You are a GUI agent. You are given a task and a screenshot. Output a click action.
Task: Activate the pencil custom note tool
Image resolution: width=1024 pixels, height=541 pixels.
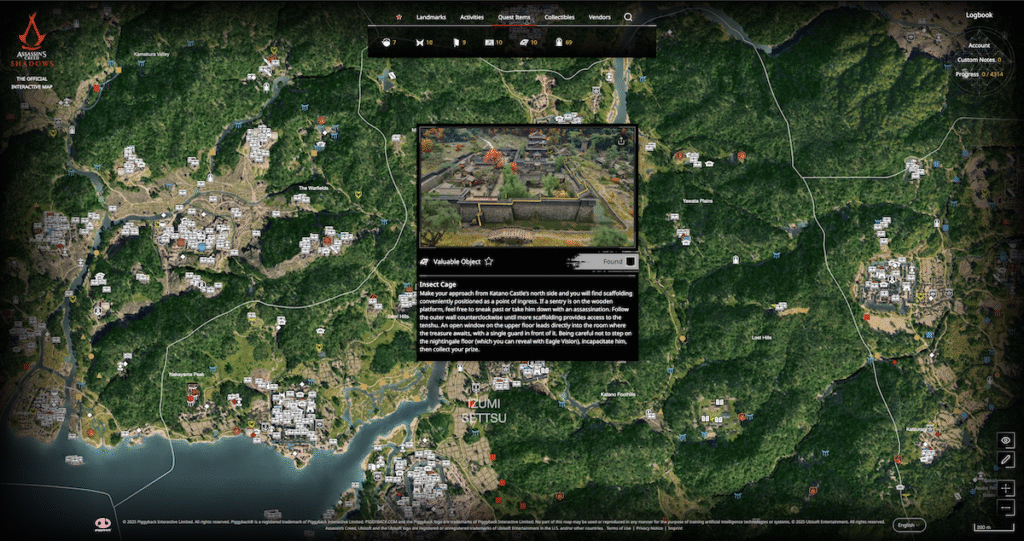[x=1006, y=459]
